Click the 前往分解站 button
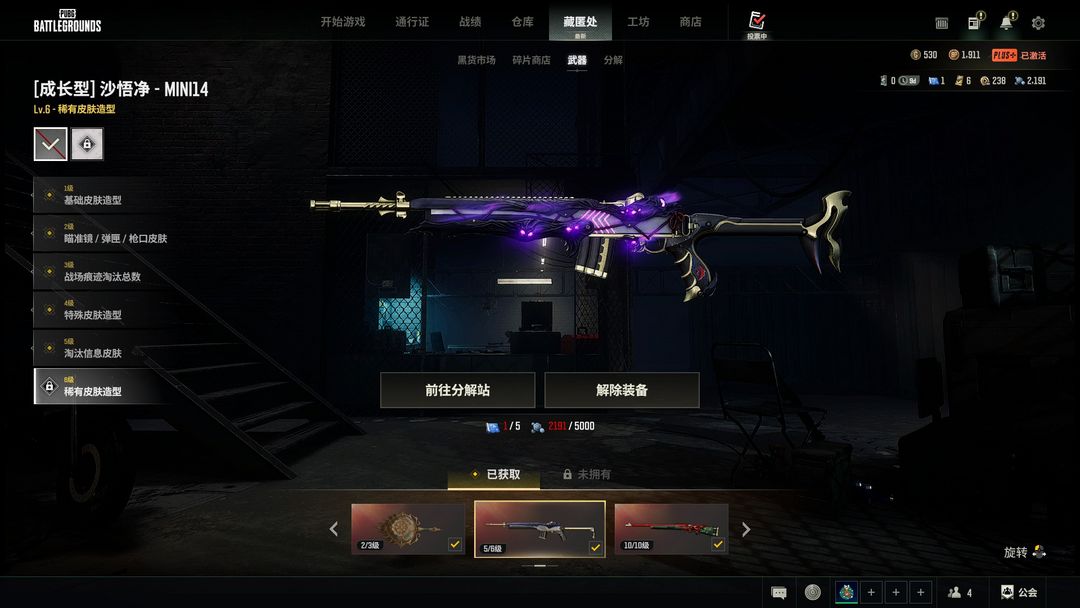The height and width of the screenshot is (608, 1080). tap(457, 390)
